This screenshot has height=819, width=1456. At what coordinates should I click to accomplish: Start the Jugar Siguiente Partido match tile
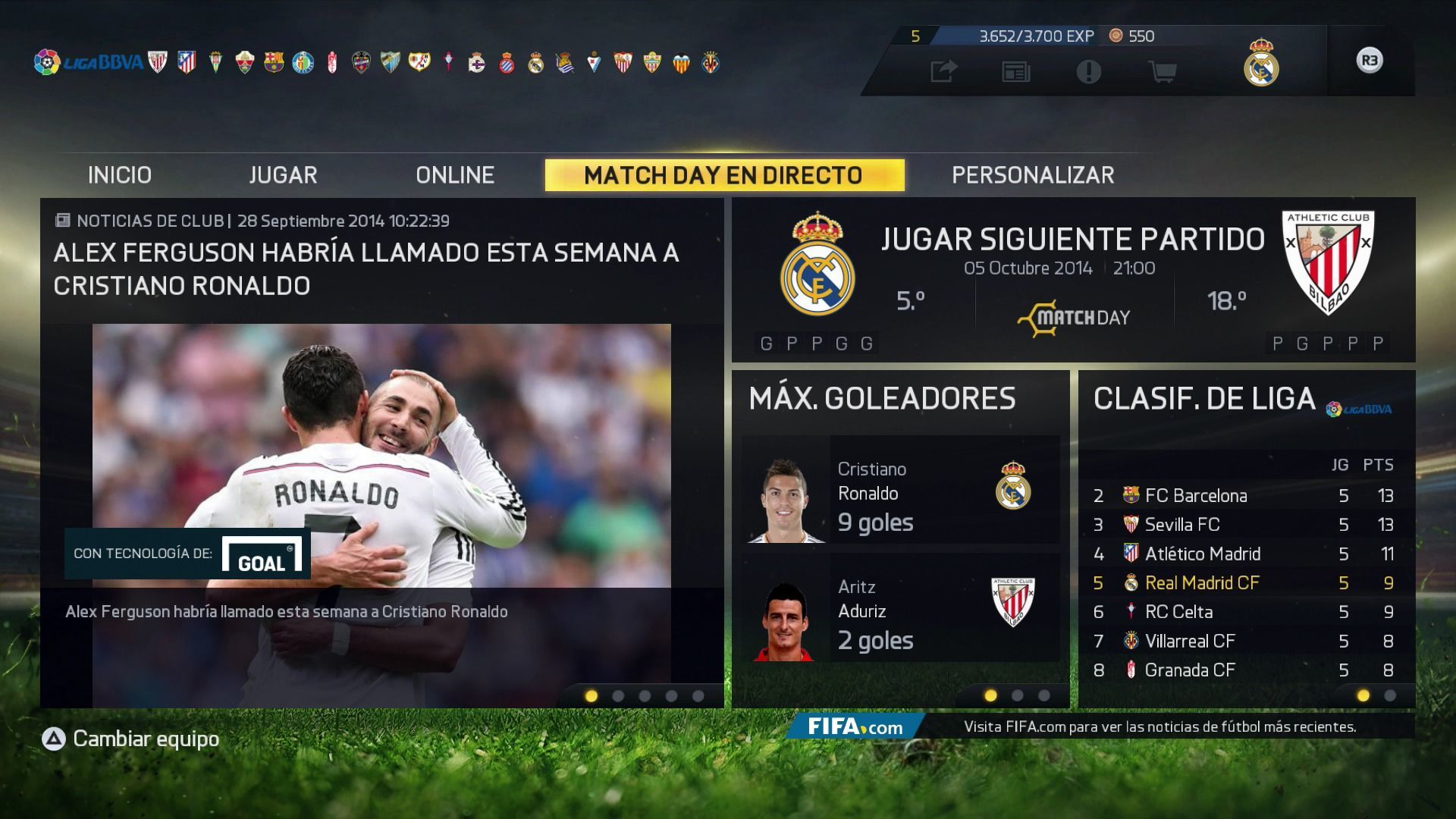click(1072, 279)
